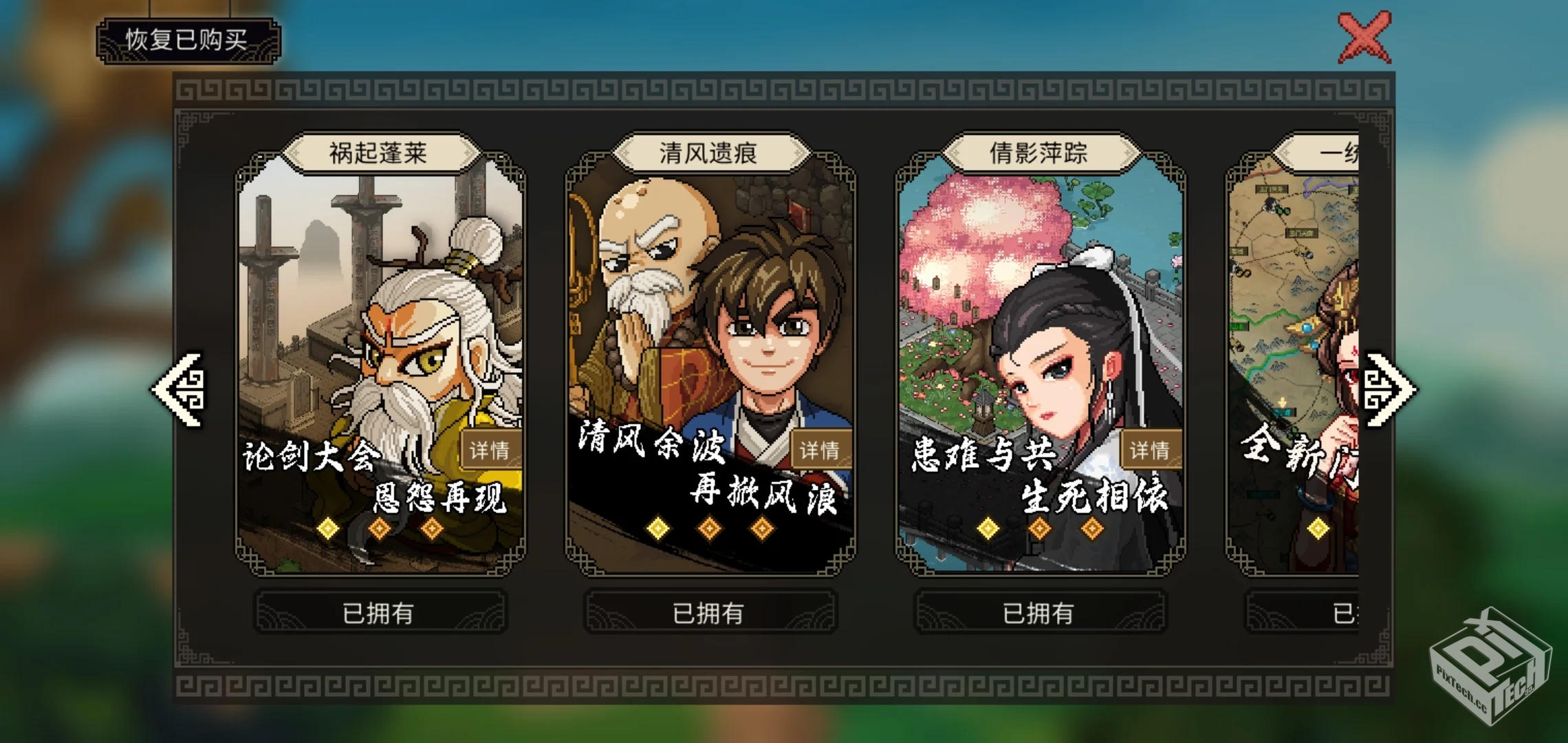
Task: Click the 已拥有 button under 倩影萍踪
Action: click(1040, 613)
